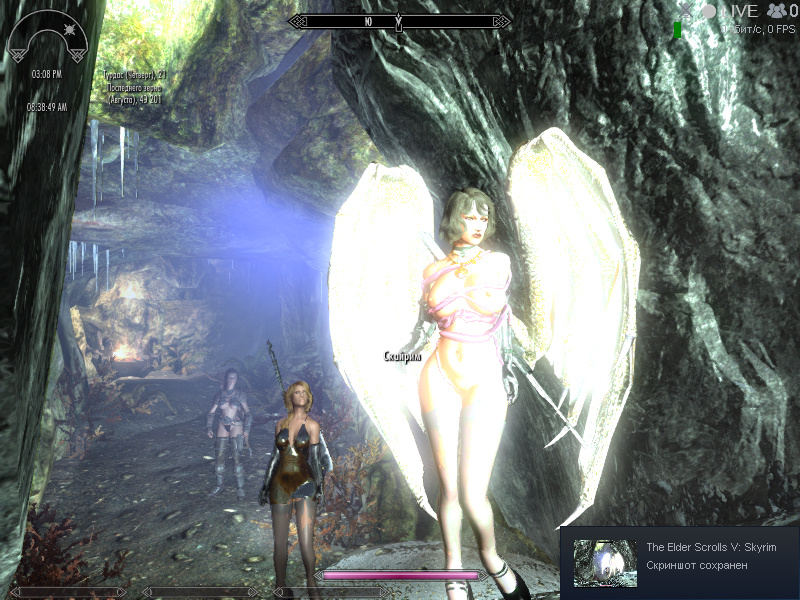Screen dimensions: 800x600
Task: Click the compass bar at the top
Action: point(399,20)
